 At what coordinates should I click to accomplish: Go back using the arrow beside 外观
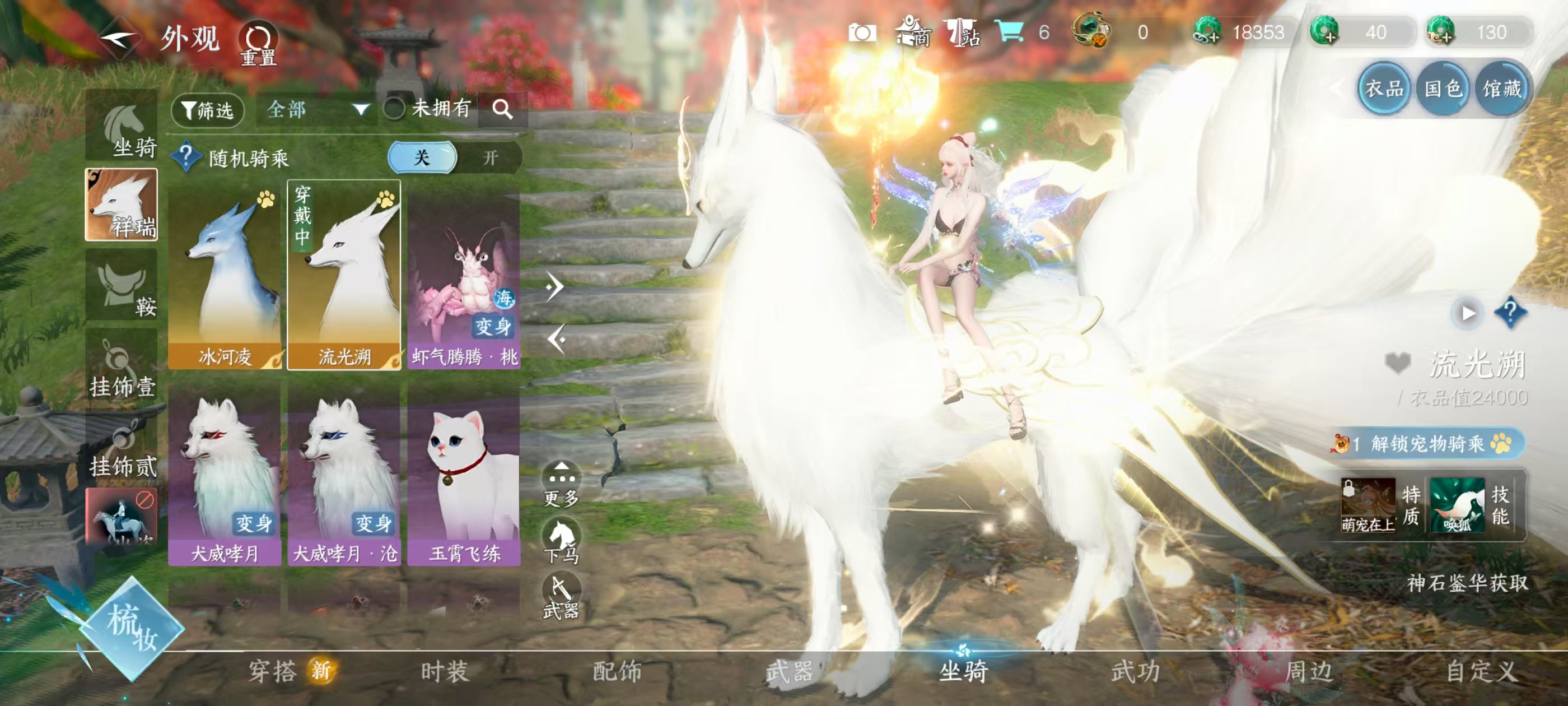pos(120,39)
